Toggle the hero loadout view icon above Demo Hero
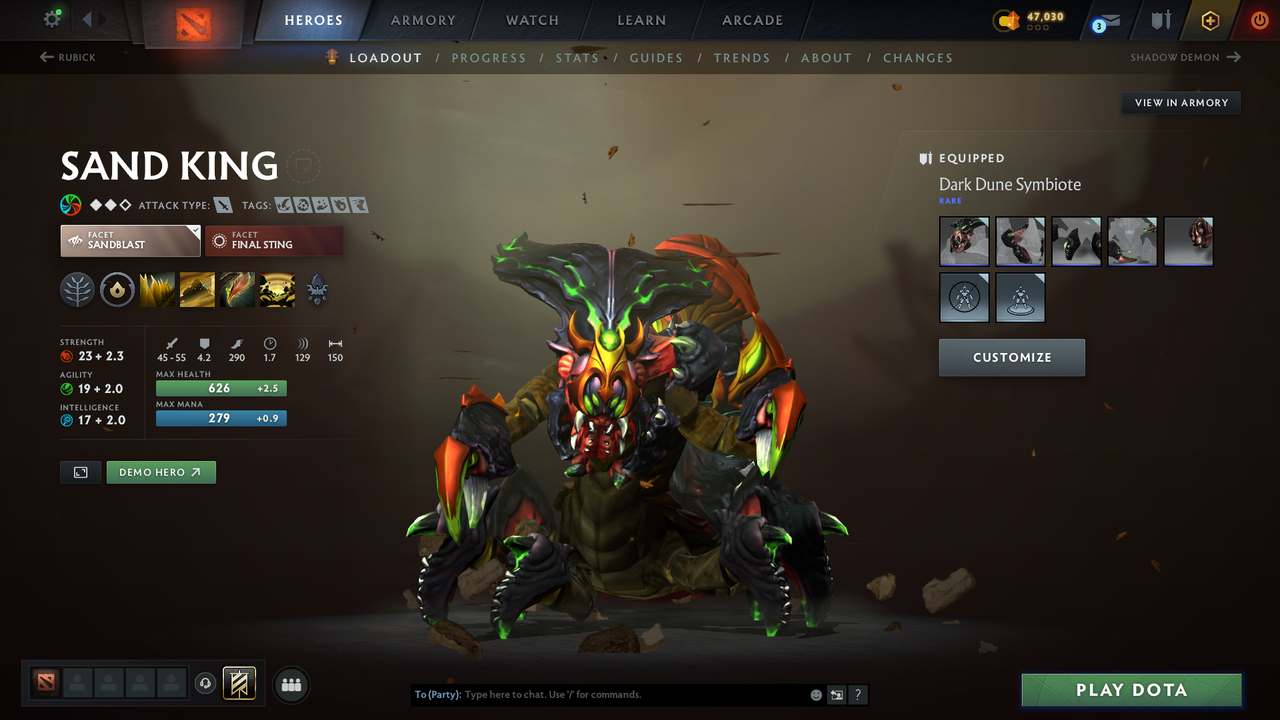This screenshot has width=1280, height=720. [x=80, y=472]
